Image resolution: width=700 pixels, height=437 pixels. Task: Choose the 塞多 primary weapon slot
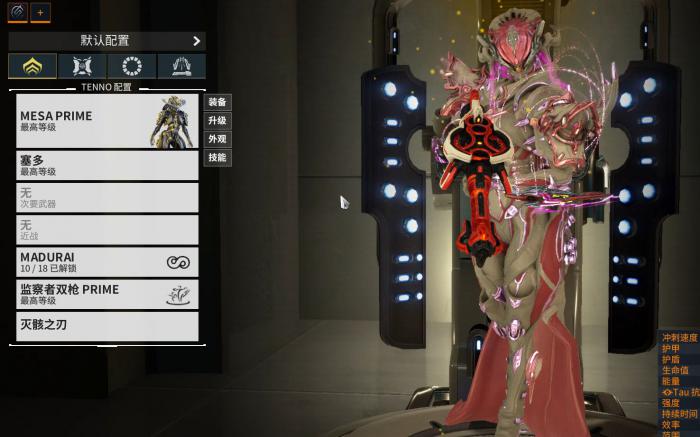(108, 165)
